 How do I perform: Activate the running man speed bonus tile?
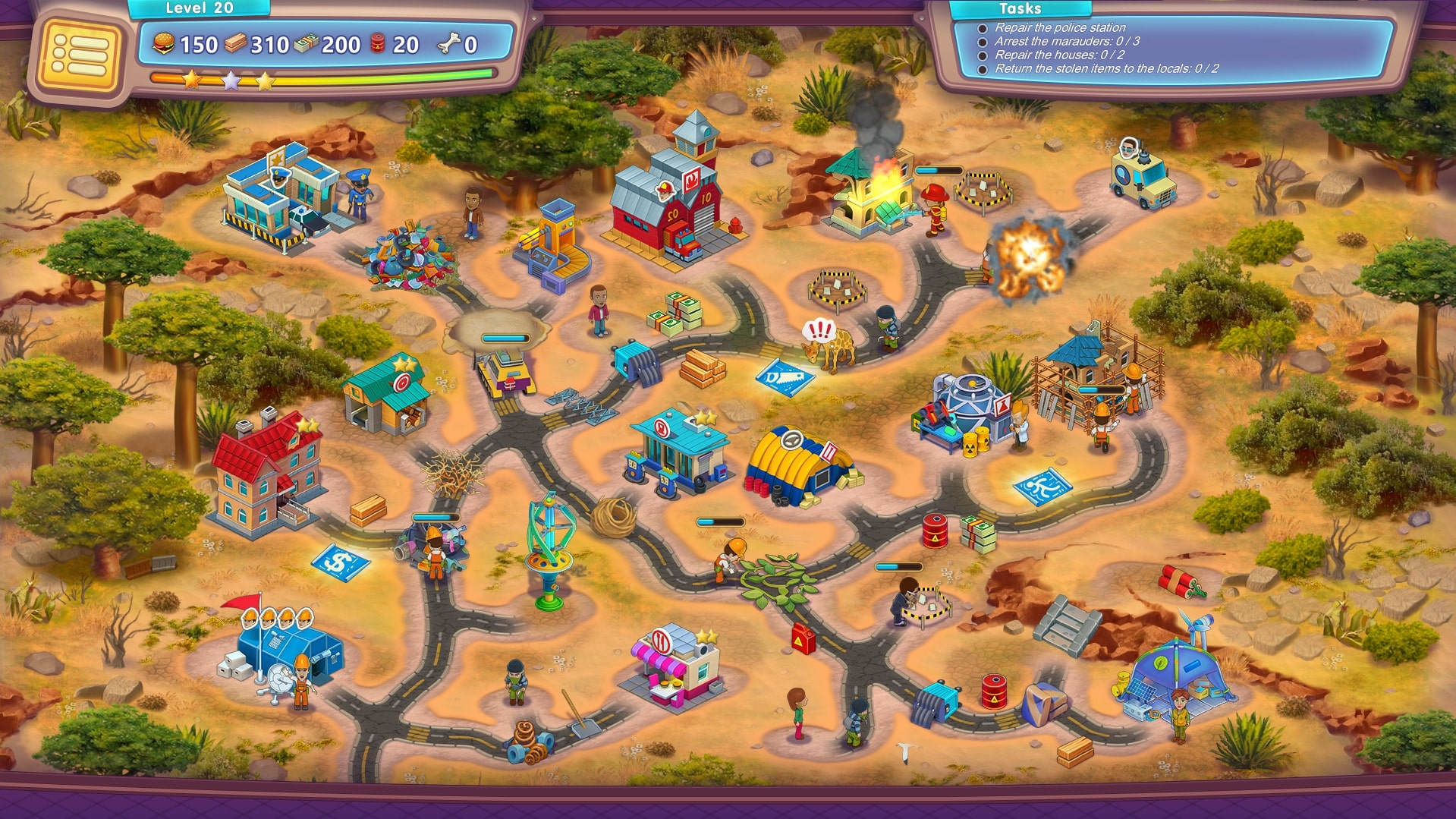coord(1042,487)
